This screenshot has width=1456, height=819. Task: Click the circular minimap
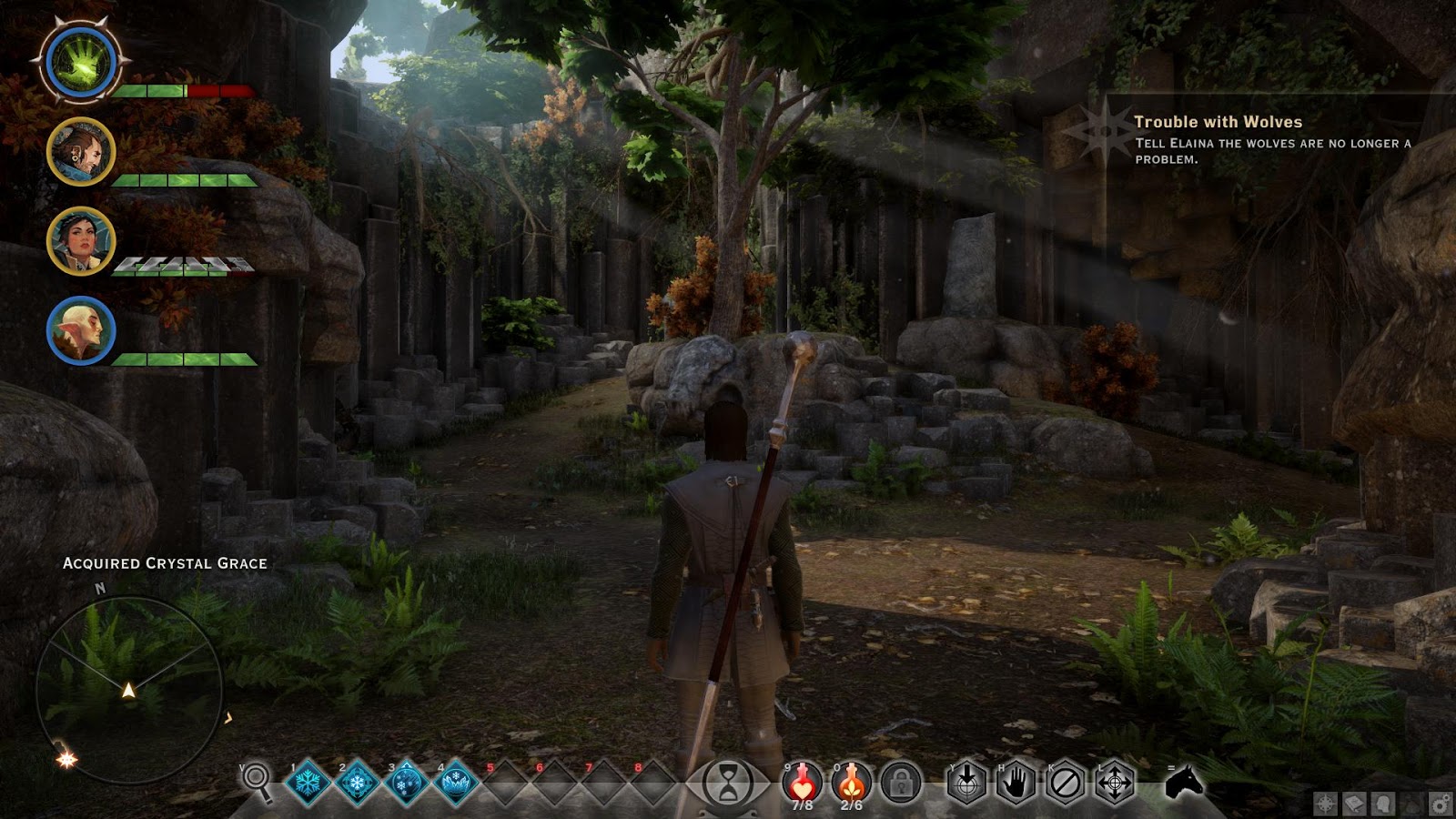[129, 690]
